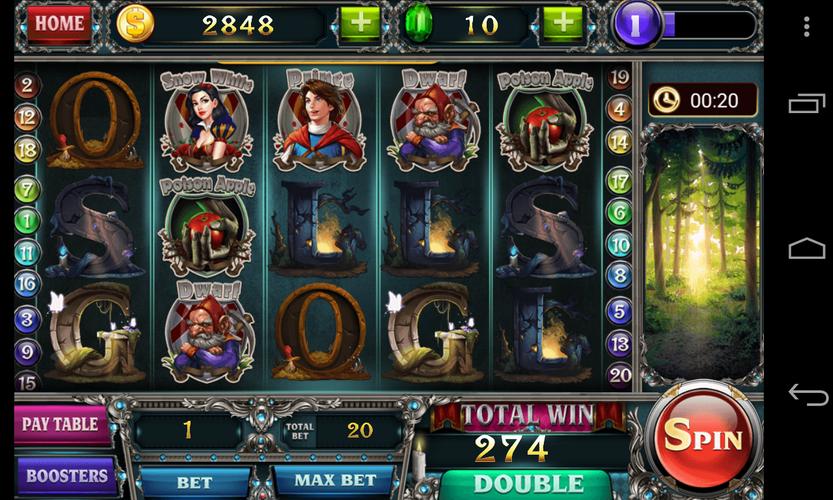
Task: Change the BET amount
Action: click(194, 482)
